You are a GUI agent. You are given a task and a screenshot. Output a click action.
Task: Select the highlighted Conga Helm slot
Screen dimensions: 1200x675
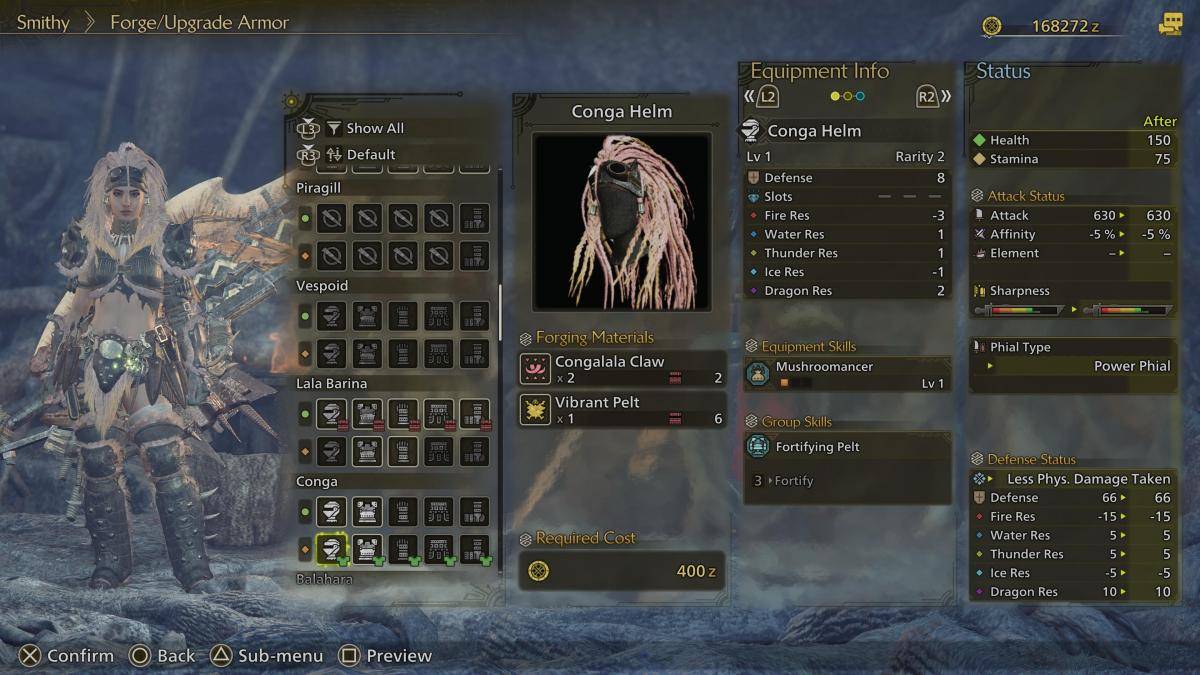[x=331, y=548]
